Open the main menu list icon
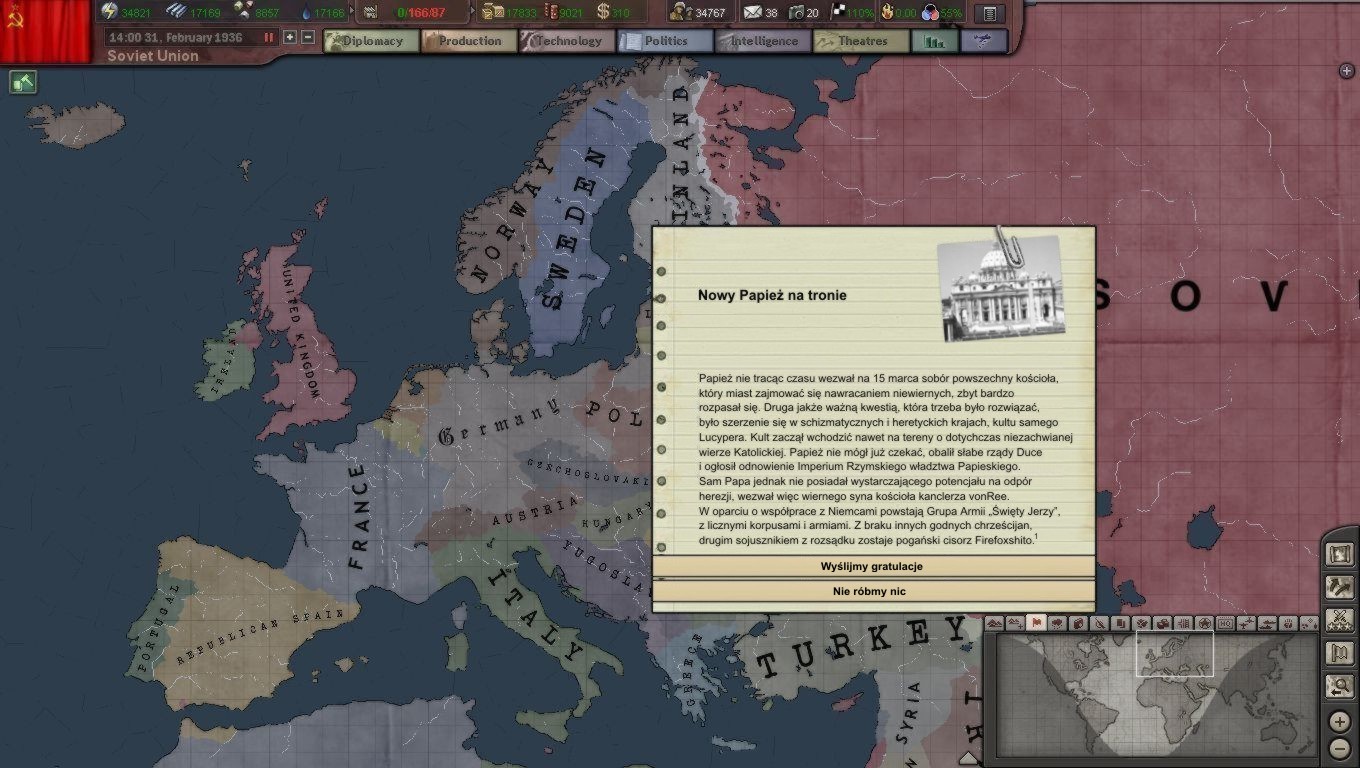Screen dimensions: 1360x768 (x=989, y=13)
